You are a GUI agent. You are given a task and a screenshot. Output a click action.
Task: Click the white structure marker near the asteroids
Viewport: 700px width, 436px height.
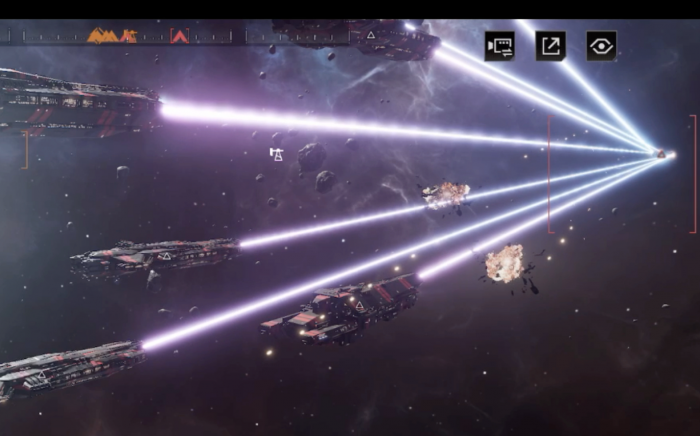pyautogui.click(x=276, y=154)
